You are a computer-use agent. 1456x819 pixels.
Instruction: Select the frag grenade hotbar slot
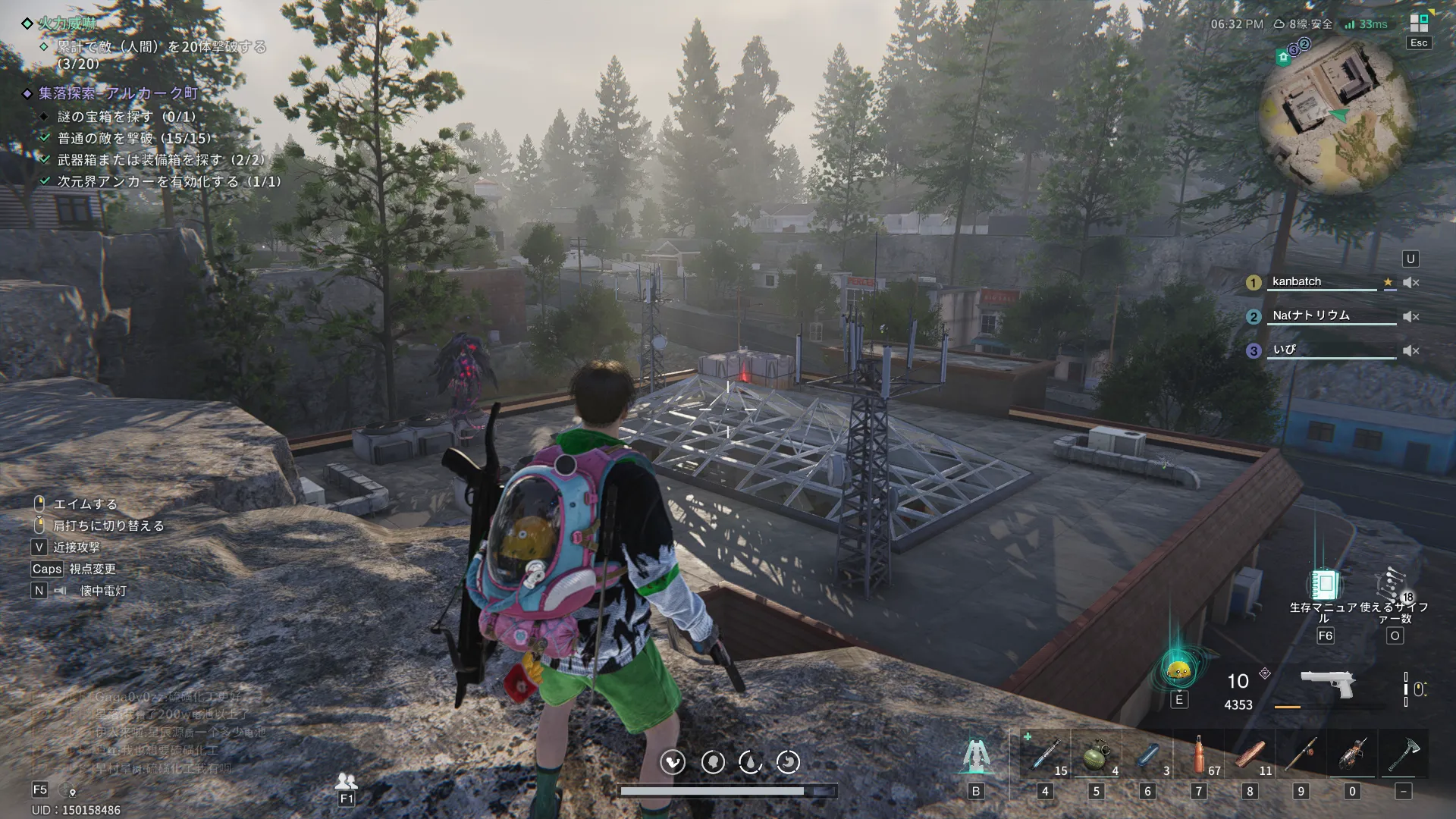[x=1096, y=755]
